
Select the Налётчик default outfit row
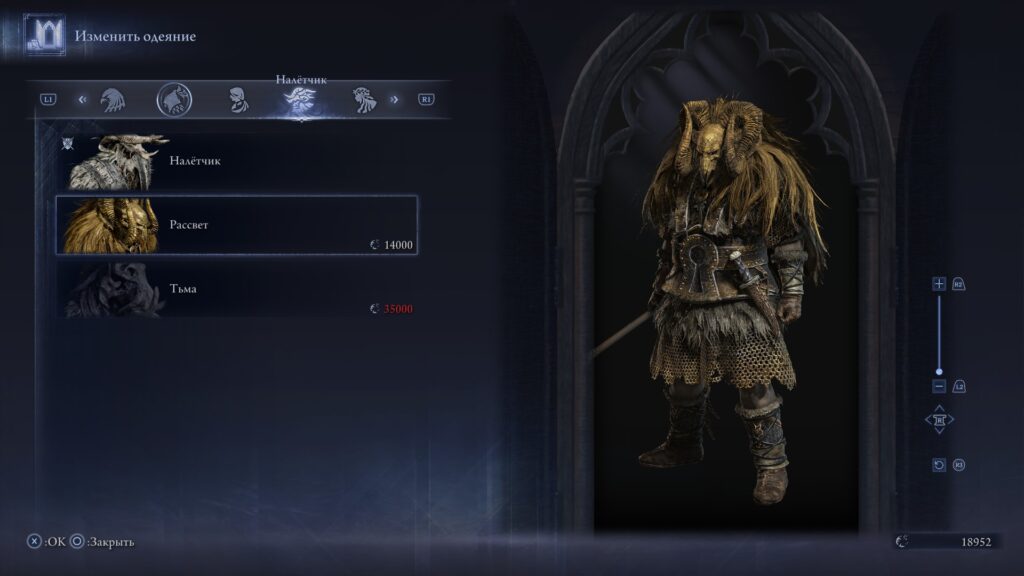click(x=236, y=161)
